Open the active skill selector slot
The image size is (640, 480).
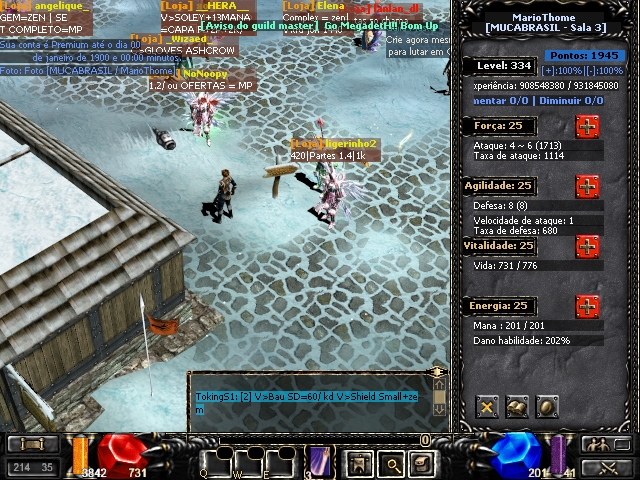click(x=320, y=461)
